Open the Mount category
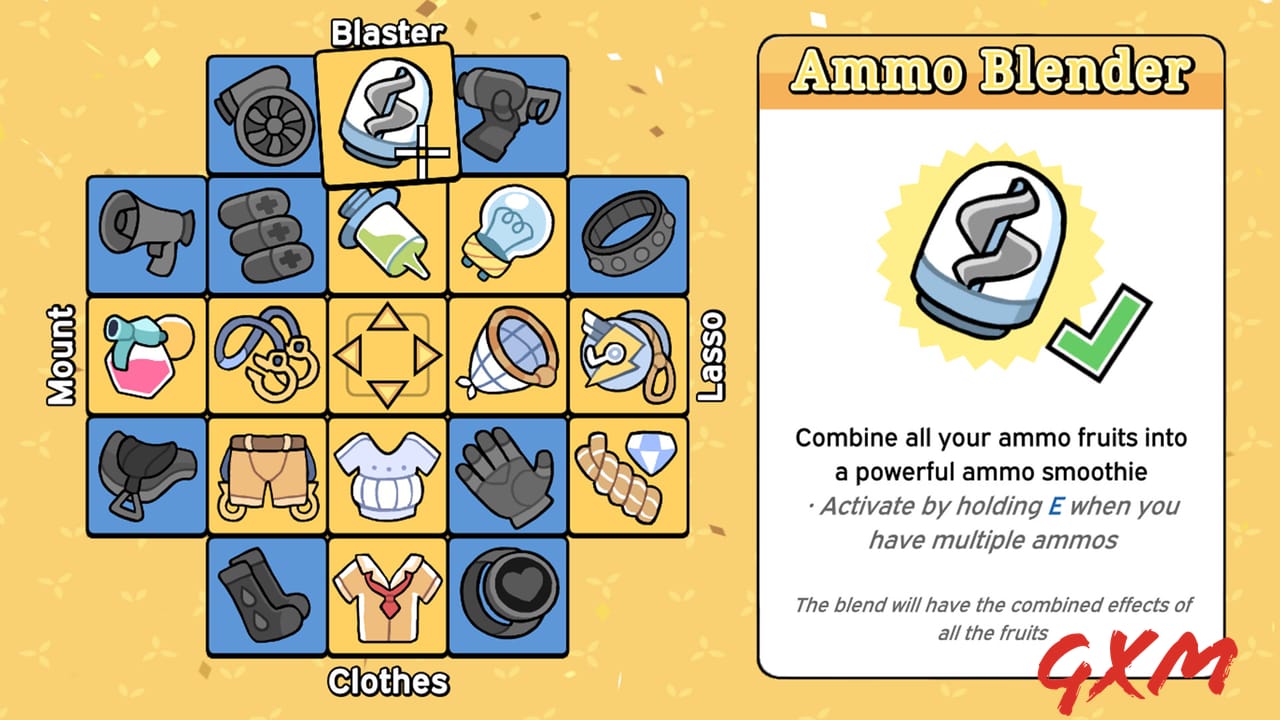 point(60,355)
